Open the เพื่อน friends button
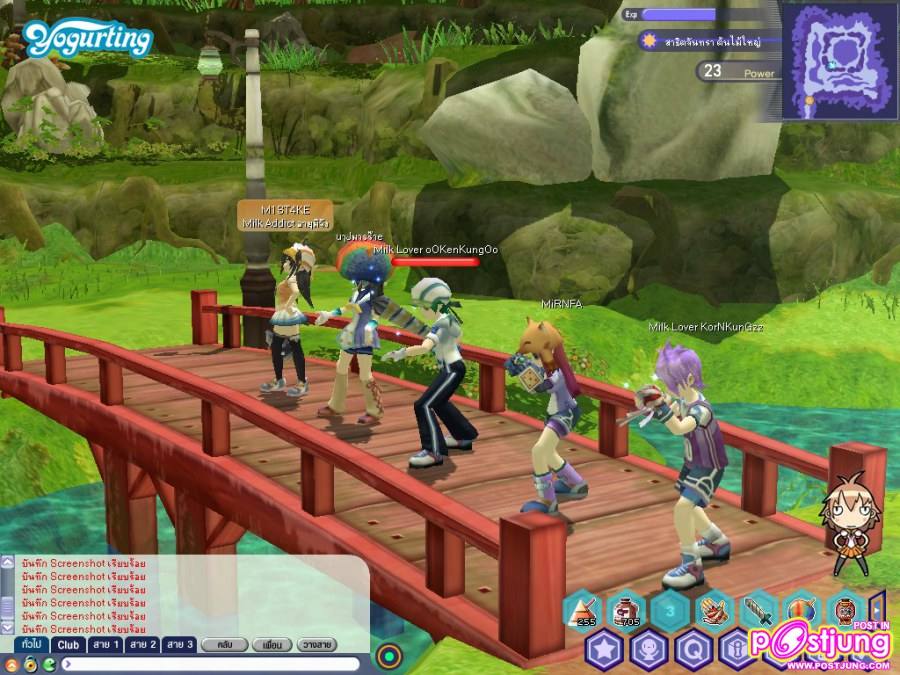The height and width of the screenshot is (675, 900). pyautogui.click(x=271, y=644)
